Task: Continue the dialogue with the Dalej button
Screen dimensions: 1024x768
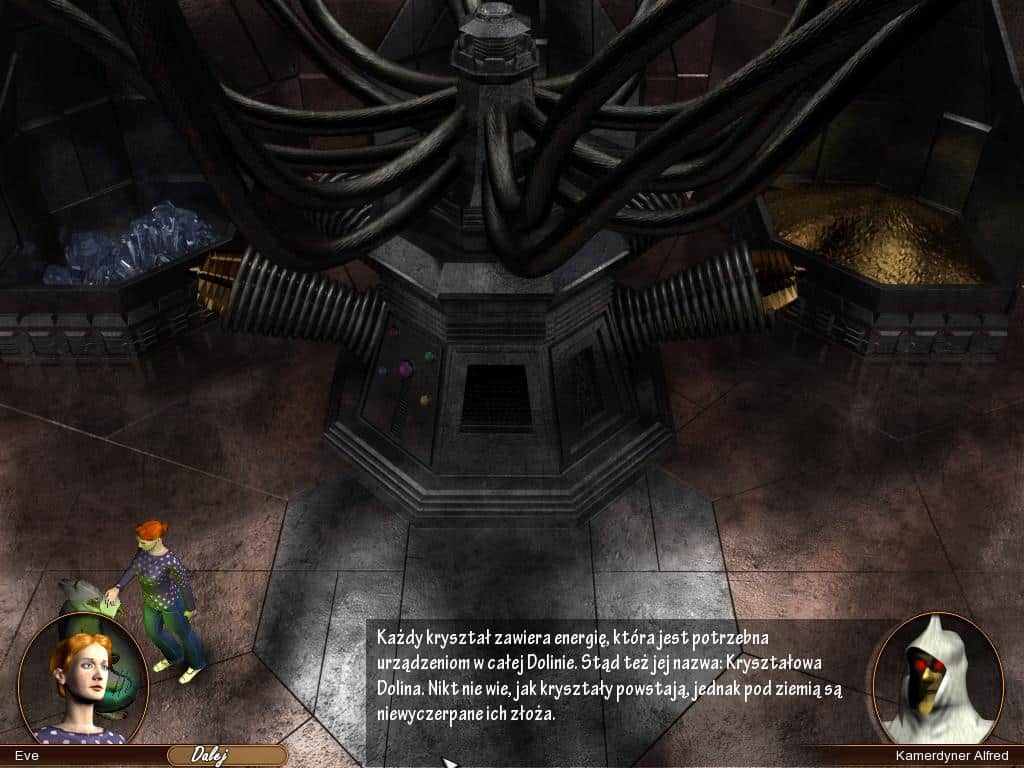Action: point(226,755)
